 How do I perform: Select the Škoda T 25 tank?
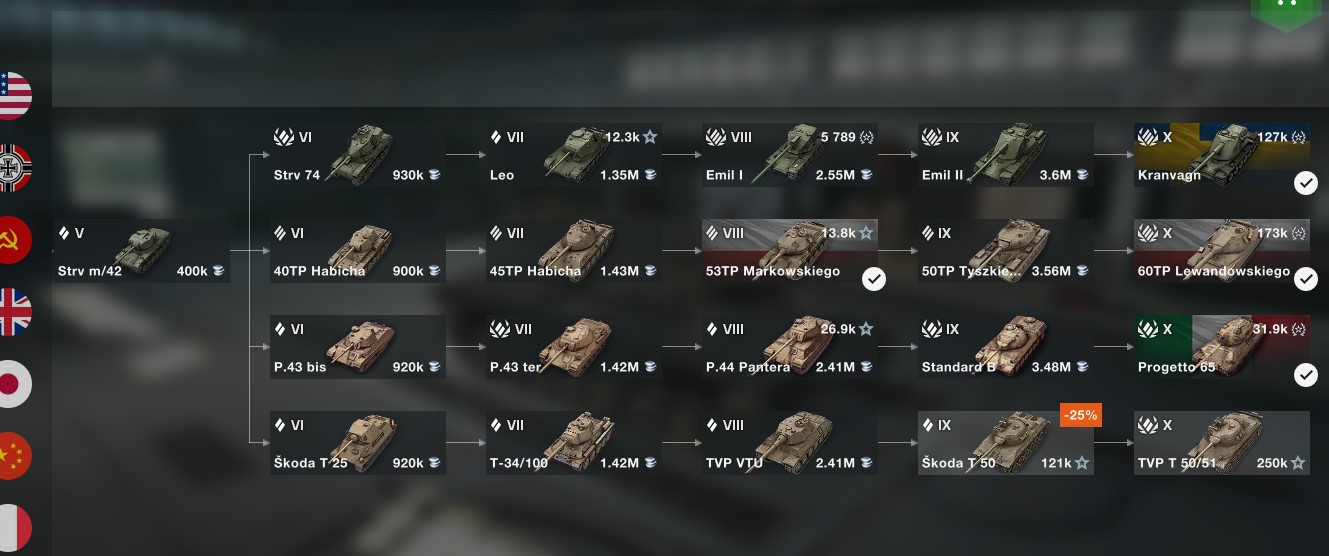coord(357,443)
